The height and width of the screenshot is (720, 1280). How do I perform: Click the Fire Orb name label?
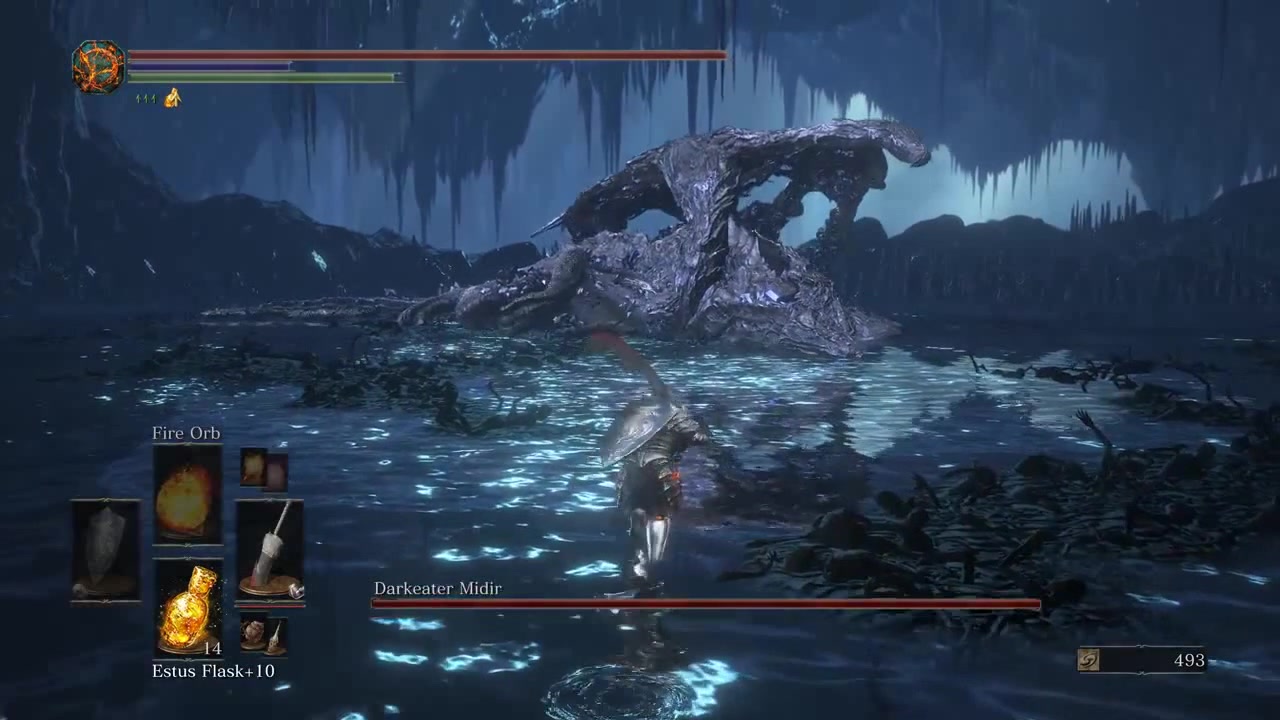click(x=186, y=433)
